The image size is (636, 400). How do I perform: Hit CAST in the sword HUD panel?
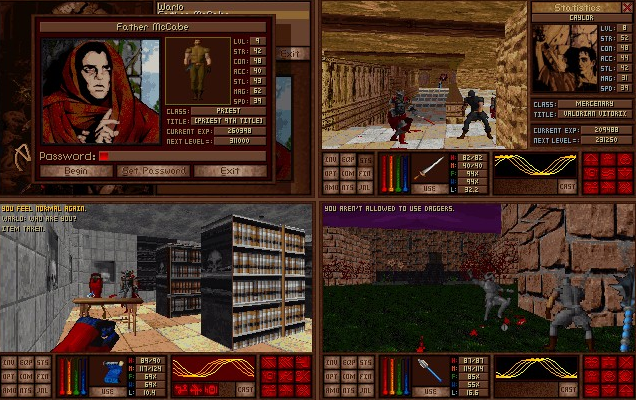(568, 186)
